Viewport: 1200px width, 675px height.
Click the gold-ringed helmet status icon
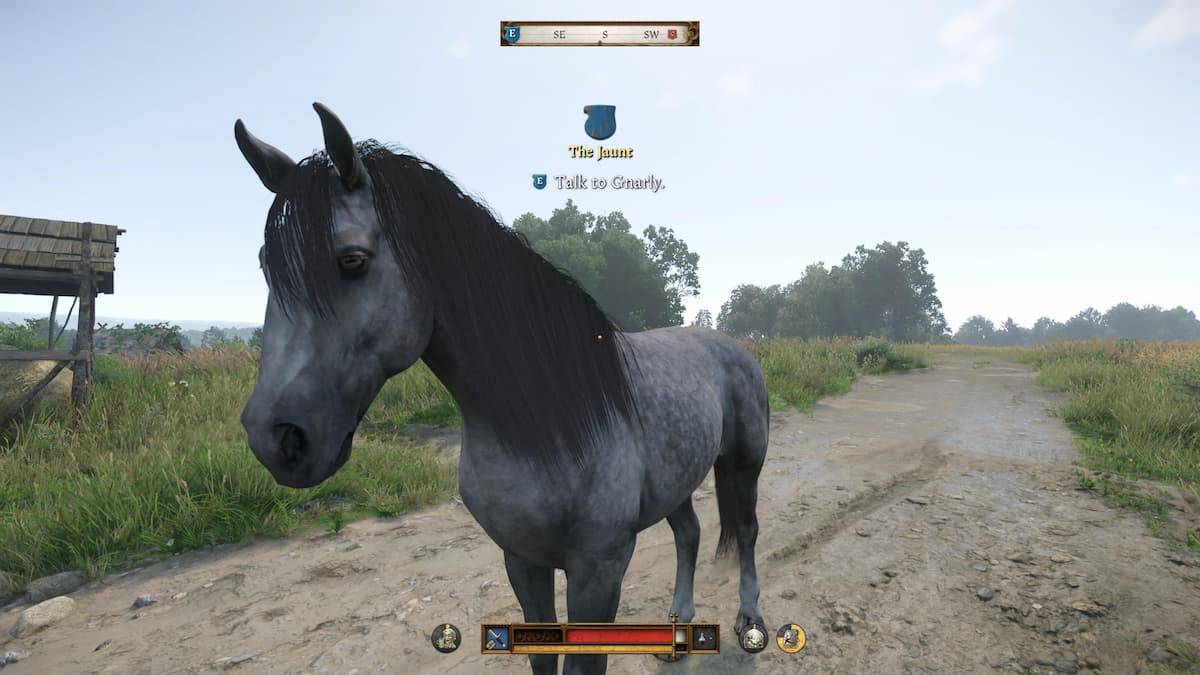(x=791, y=637)
